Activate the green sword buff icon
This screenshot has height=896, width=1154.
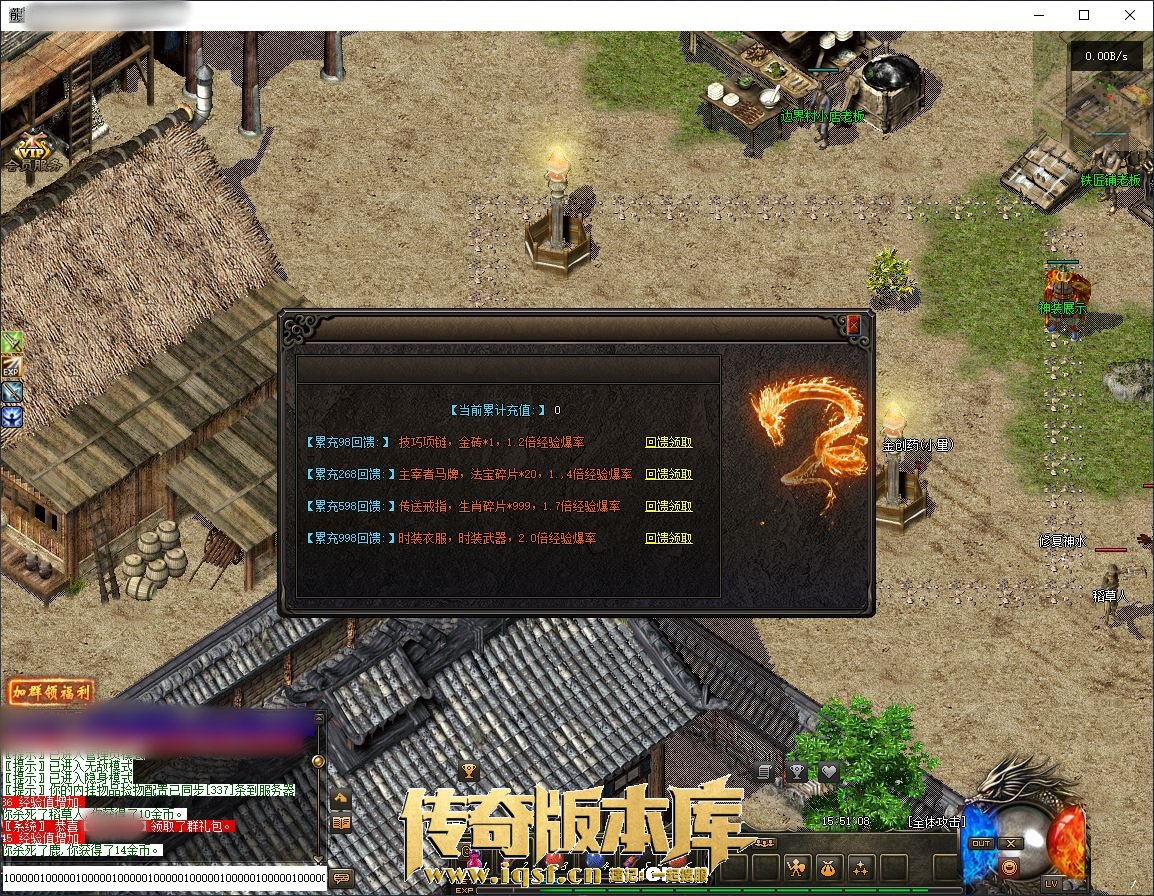[x=12, y=343]
